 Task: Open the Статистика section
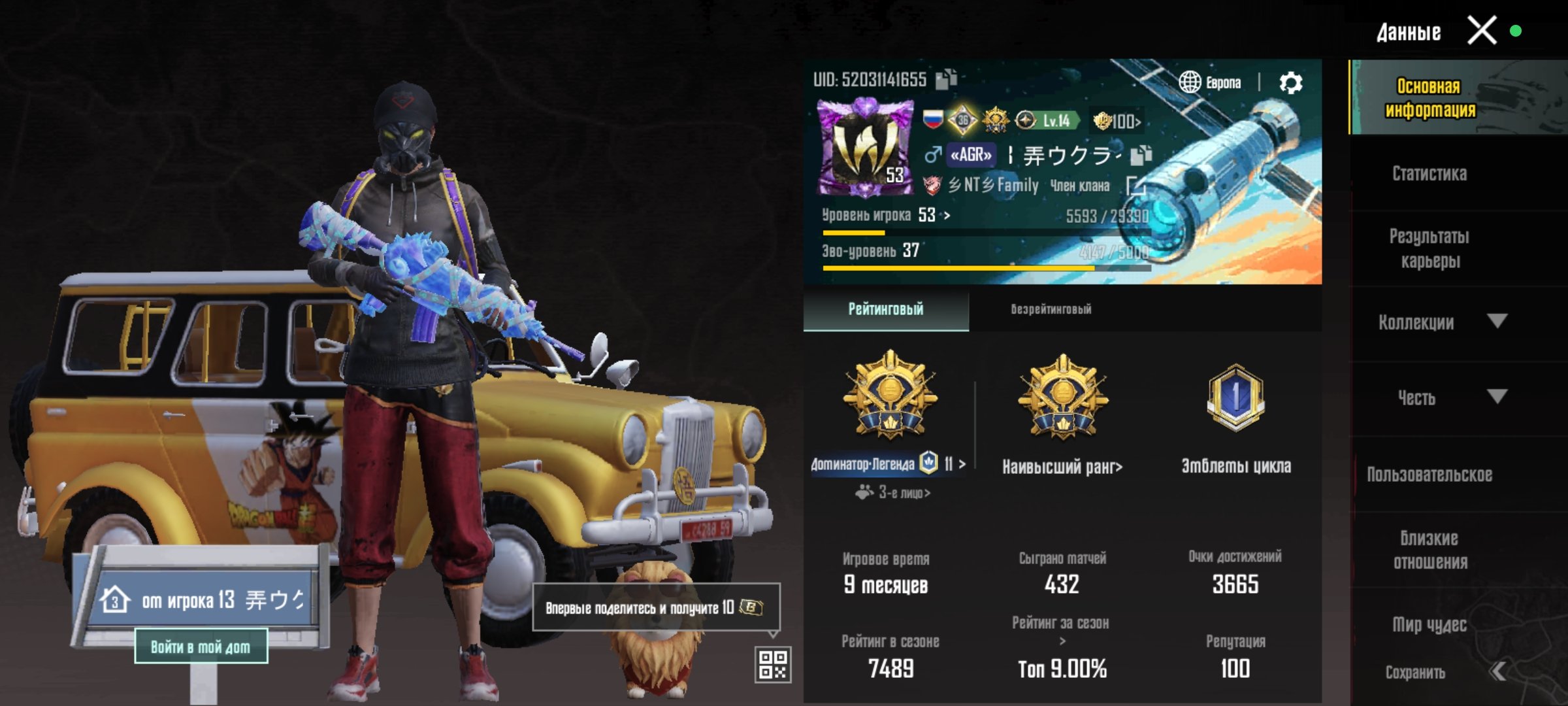(1429, 173)
